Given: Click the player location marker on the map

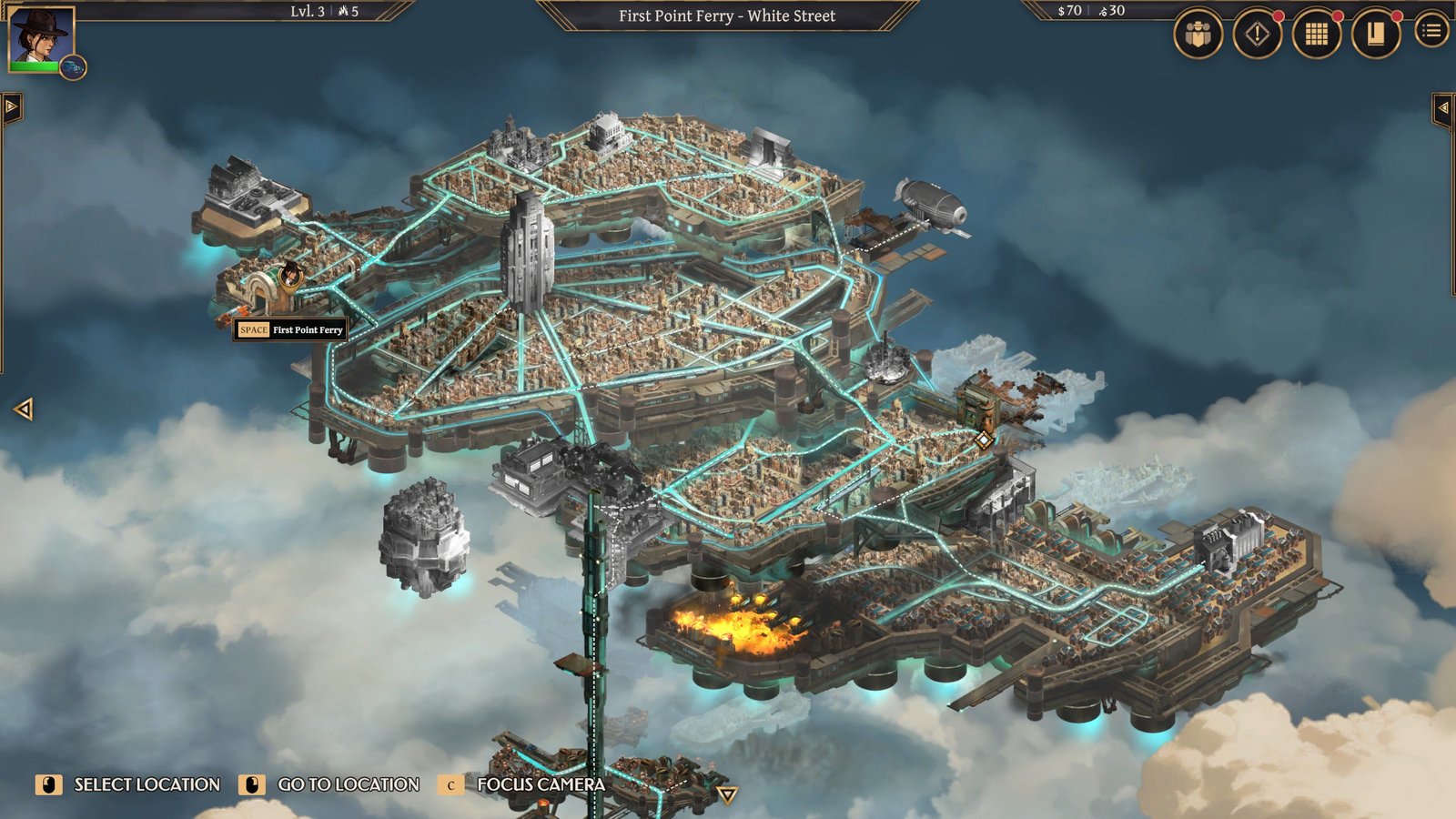Looking at the screenshot, I should 290,274.
